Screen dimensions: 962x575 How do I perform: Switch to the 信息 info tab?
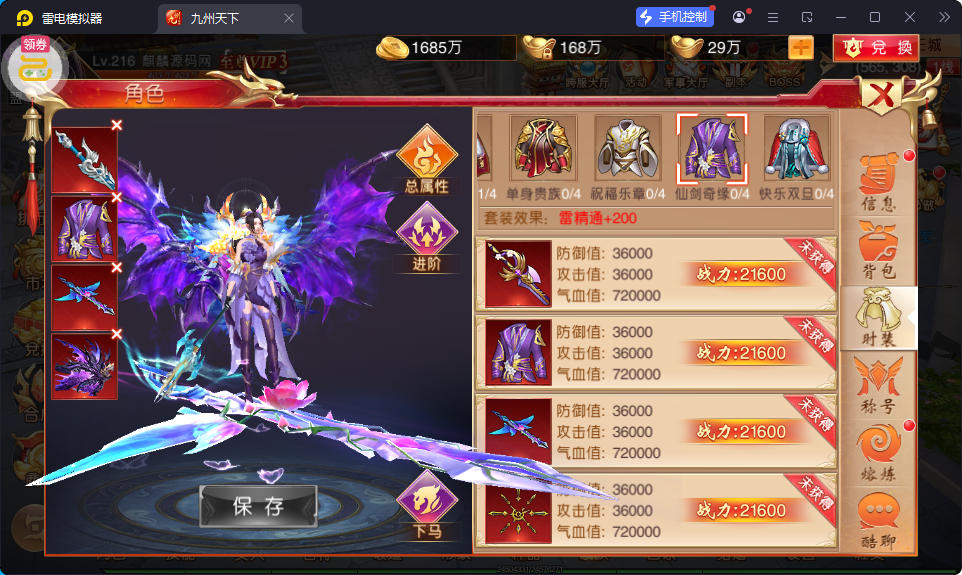(x=878, y=182)
